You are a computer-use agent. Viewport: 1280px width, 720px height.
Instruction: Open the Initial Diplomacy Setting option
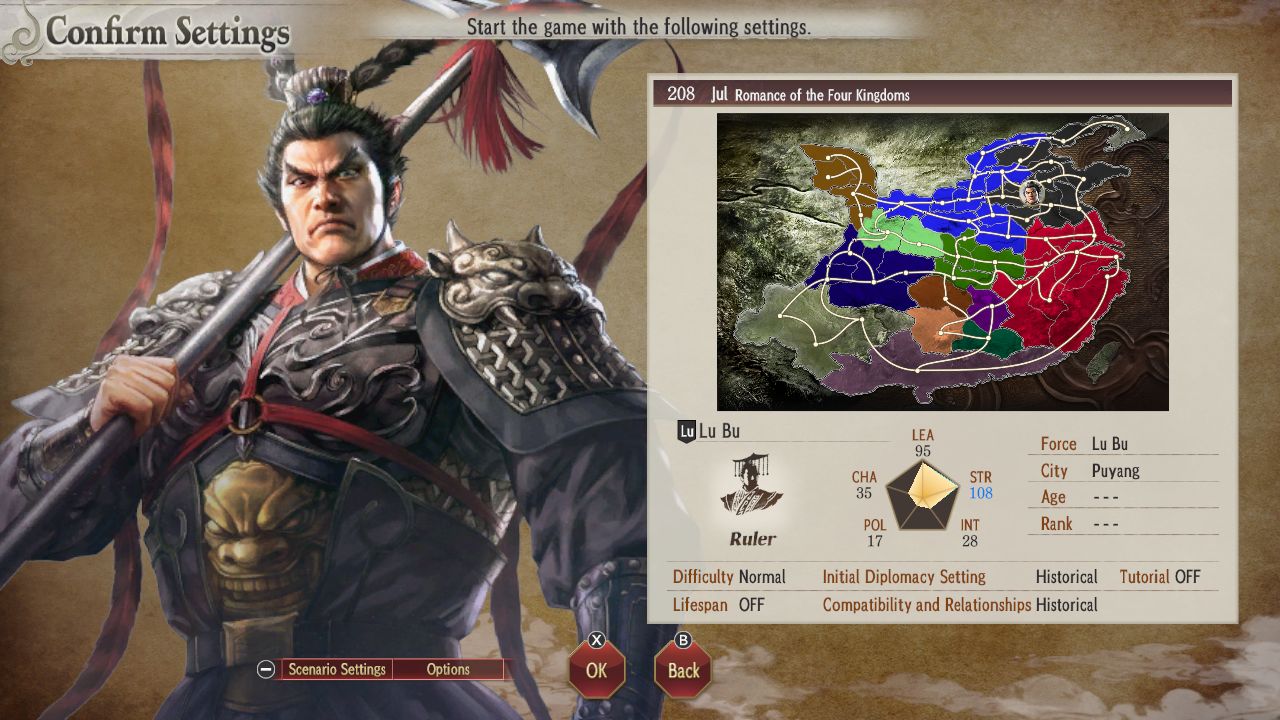(x=903, y=577)
